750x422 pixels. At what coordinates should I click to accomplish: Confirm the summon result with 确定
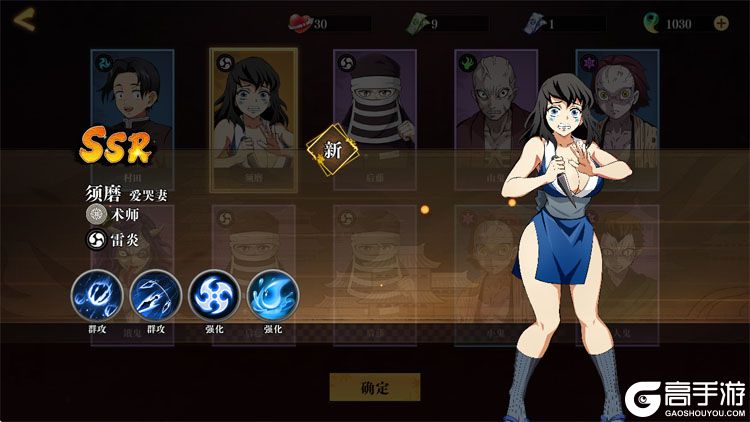coord(375,387)
